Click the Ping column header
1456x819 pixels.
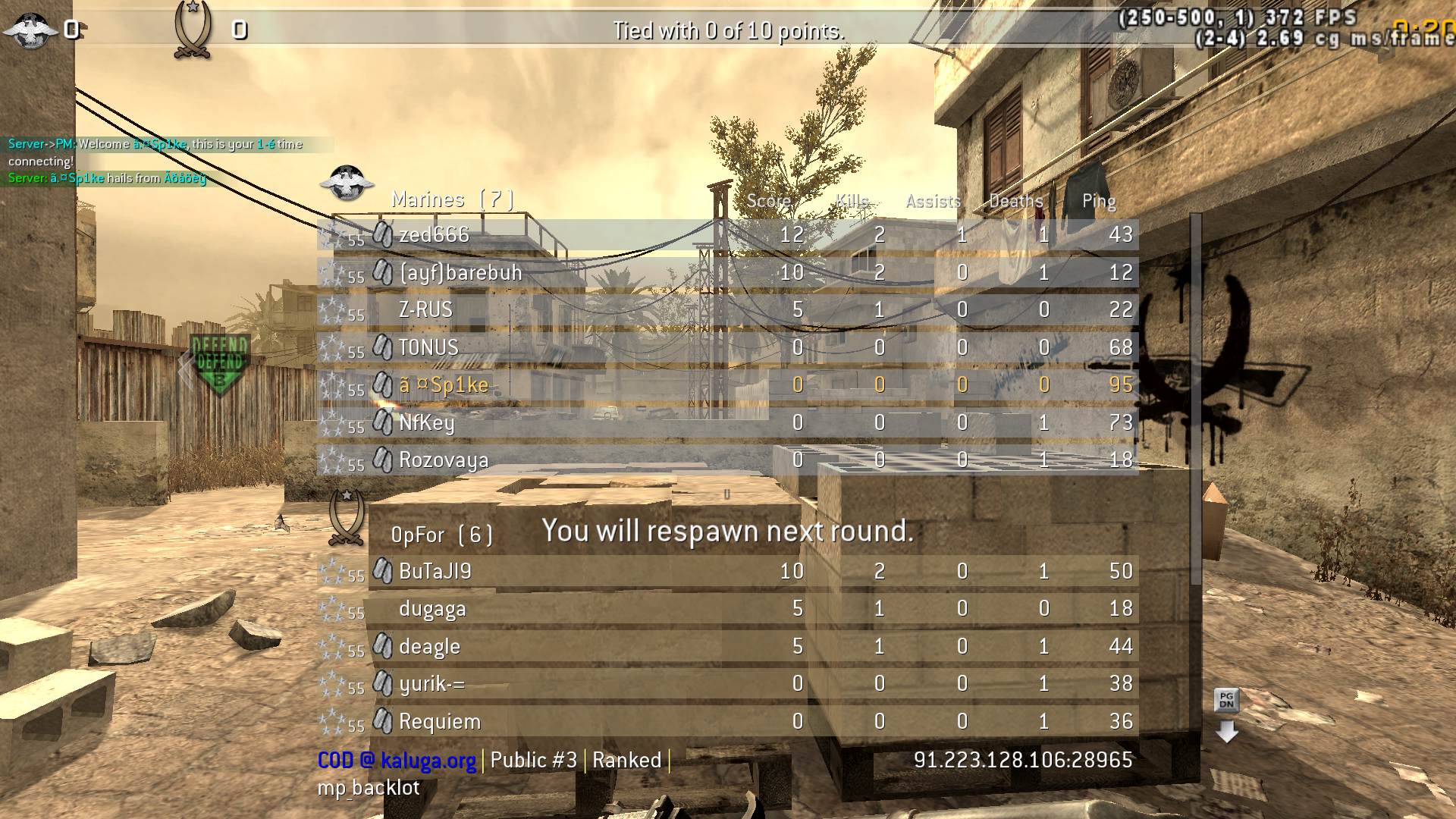tap(1098, 201)
